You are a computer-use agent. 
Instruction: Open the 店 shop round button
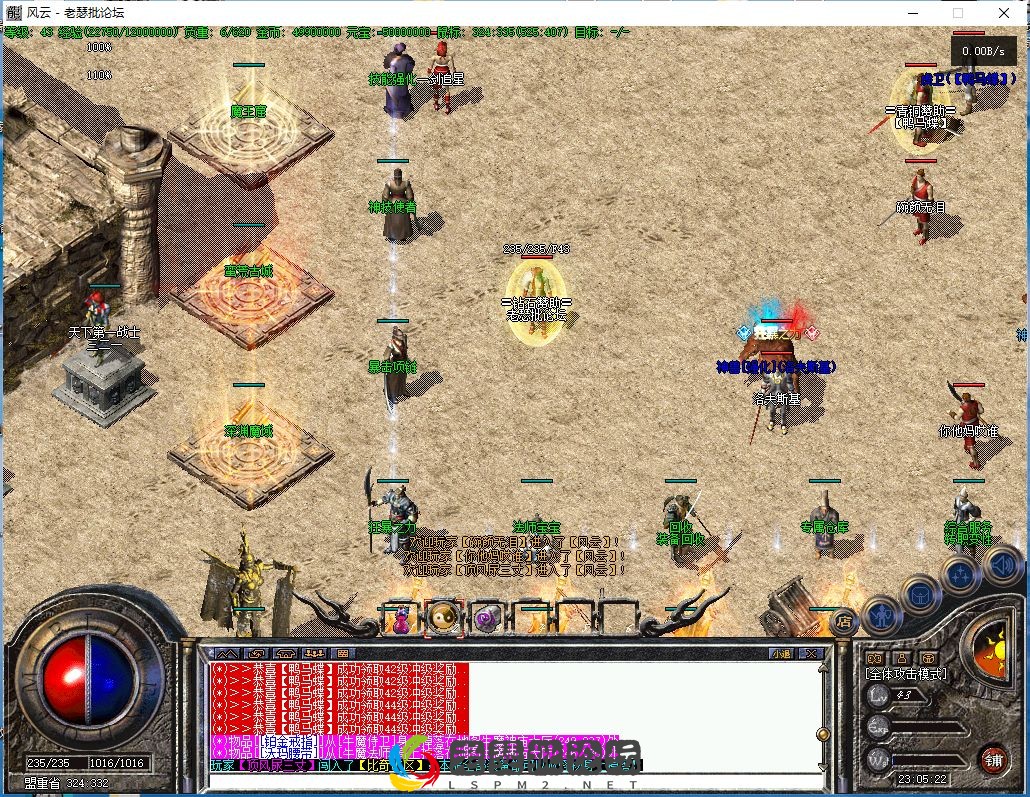tap(844, 621)
